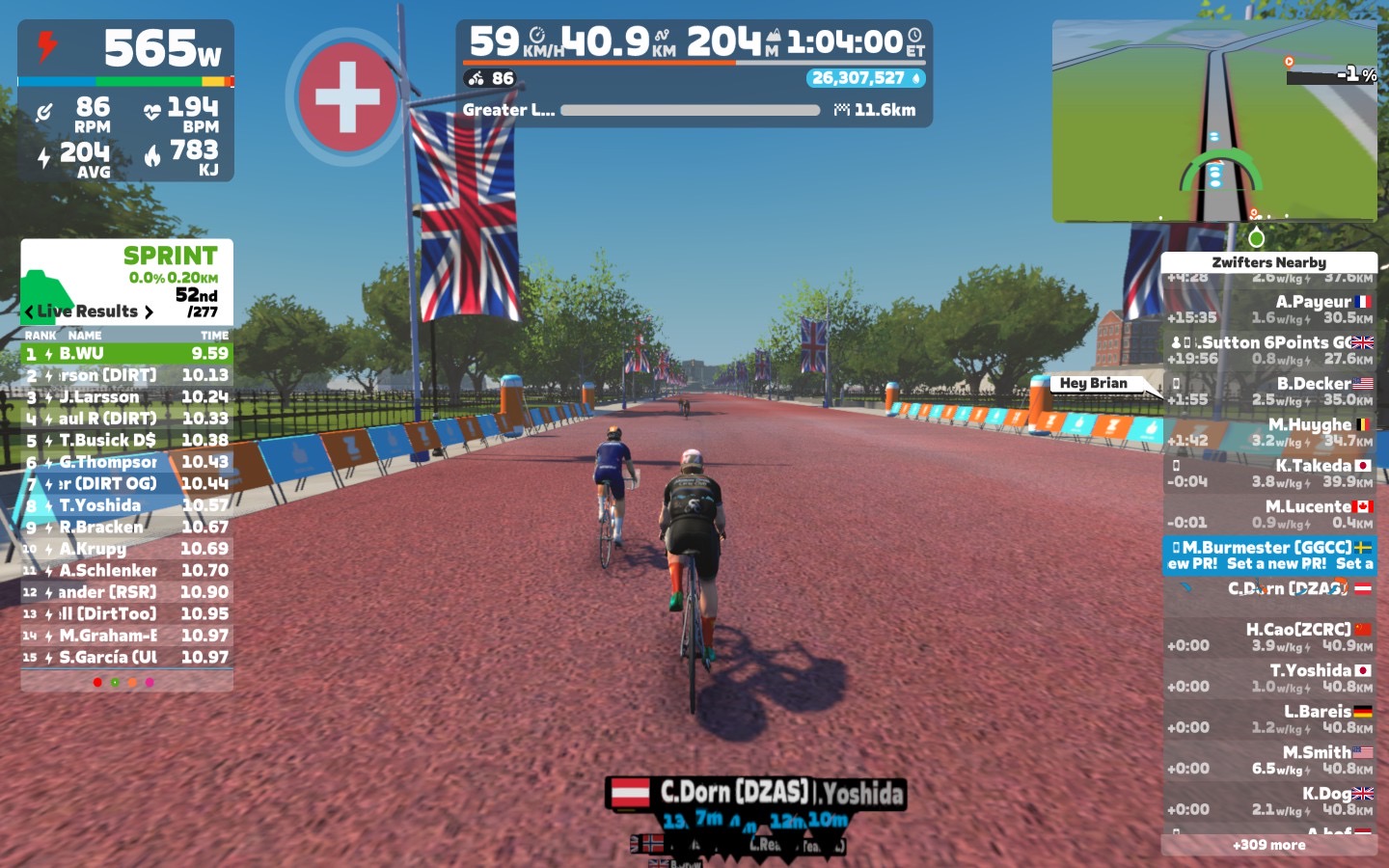This screenshot has height=868, width=1389.
Task: Select K.Takeda in nearby riders list
Action: [1268, 473]
